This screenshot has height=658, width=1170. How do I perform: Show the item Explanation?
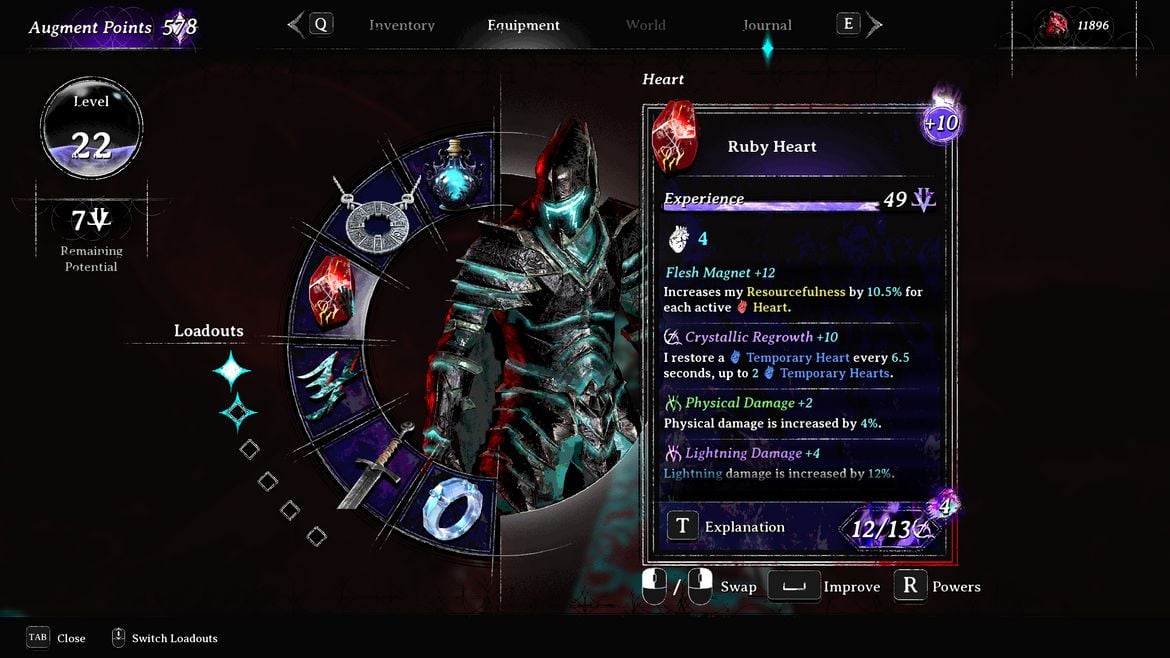pos(682,527)
